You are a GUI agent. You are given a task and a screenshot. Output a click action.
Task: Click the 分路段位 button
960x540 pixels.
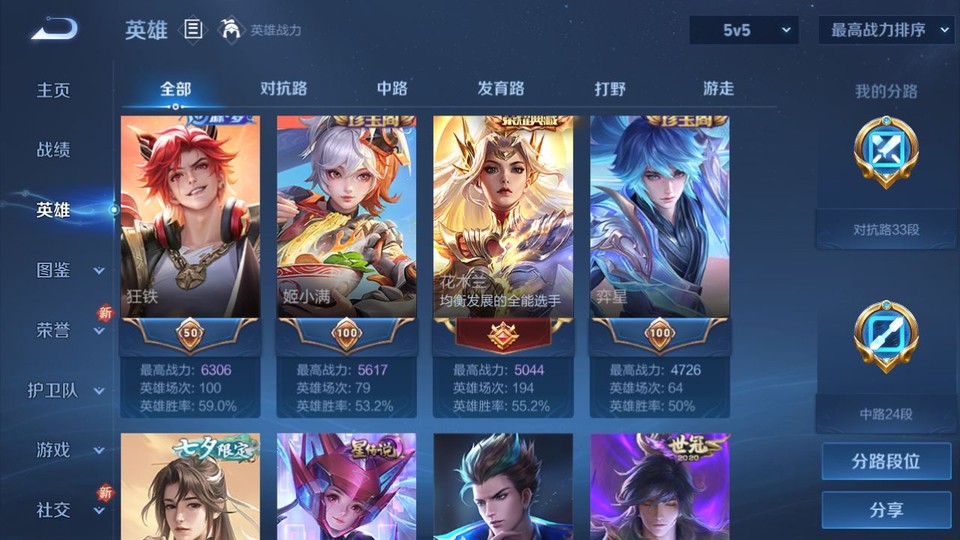tap(886, 462)
